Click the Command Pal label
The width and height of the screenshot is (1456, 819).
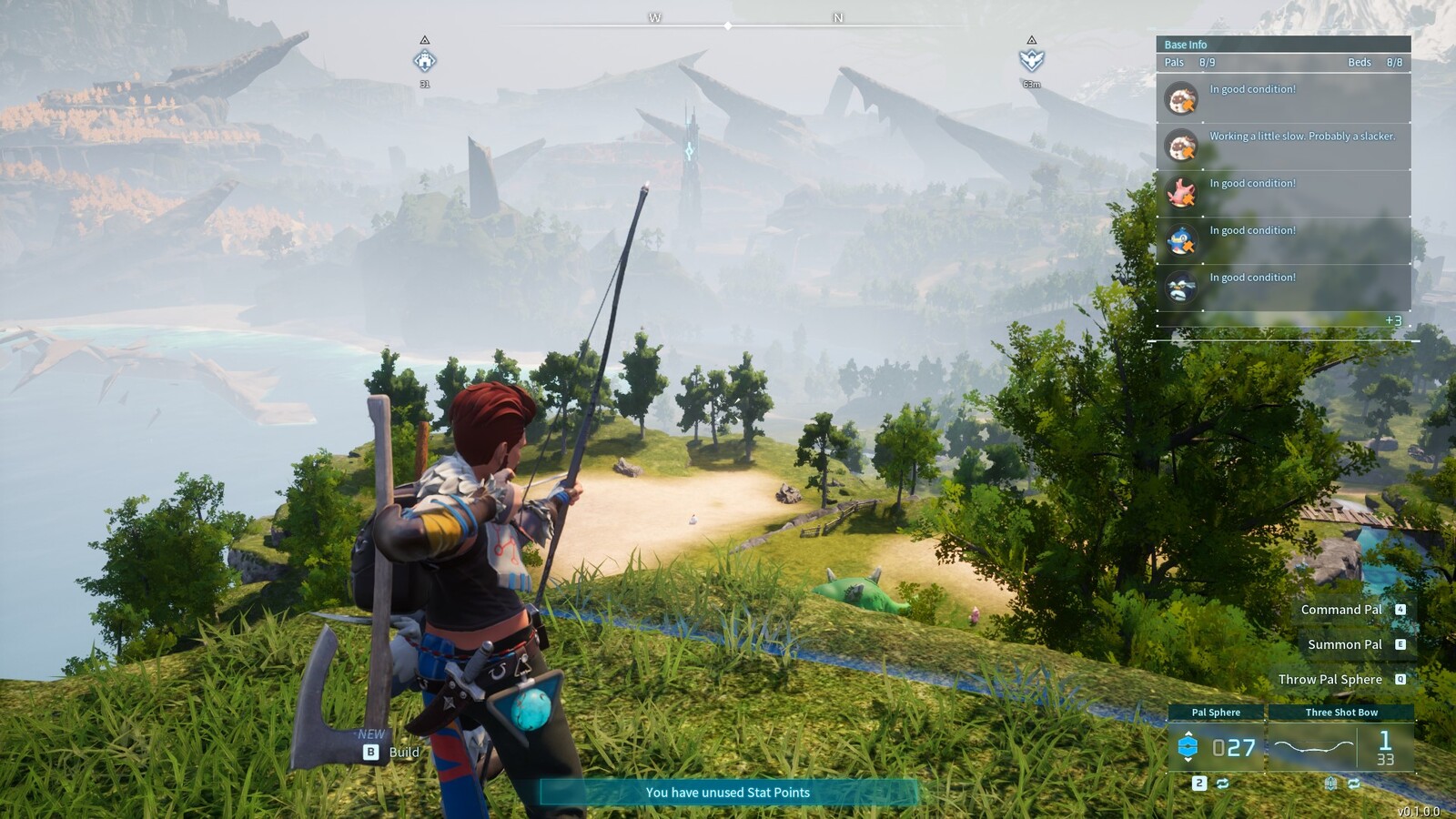(x=1341, y=610)
